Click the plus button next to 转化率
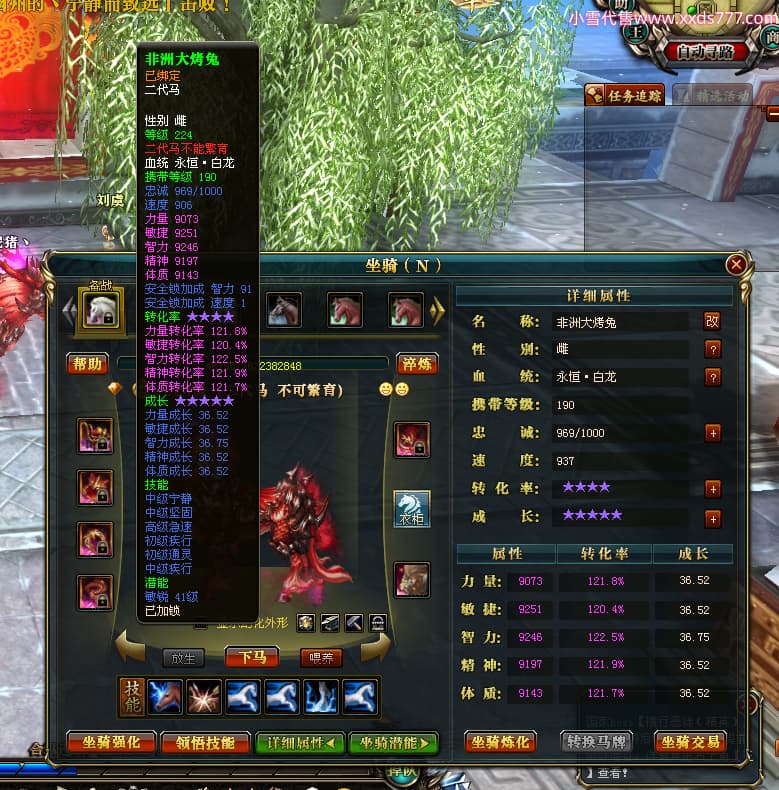Screen dimensions: 779x790 pyautogui.click(x=712, y=489)
